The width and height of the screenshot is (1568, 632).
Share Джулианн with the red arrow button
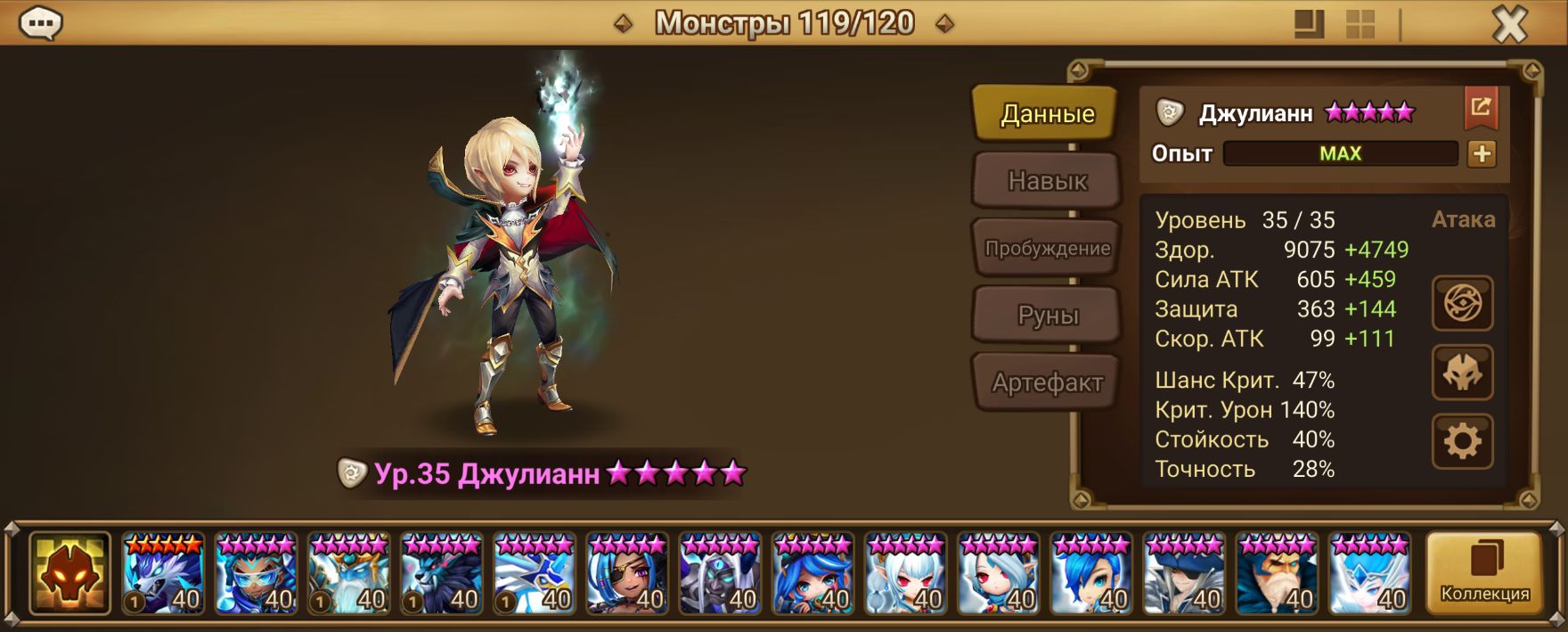pos(1481,109)
